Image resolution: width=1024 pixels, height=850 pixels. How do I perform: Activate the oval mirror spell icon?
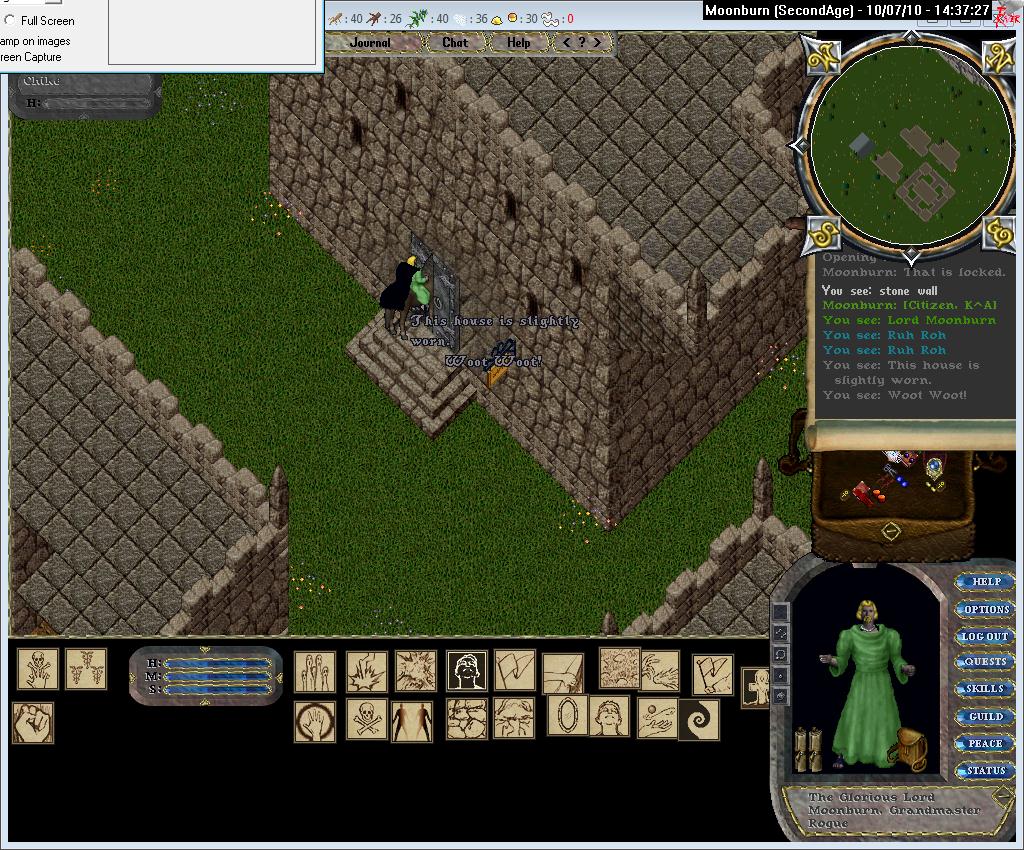coord(566,716)
